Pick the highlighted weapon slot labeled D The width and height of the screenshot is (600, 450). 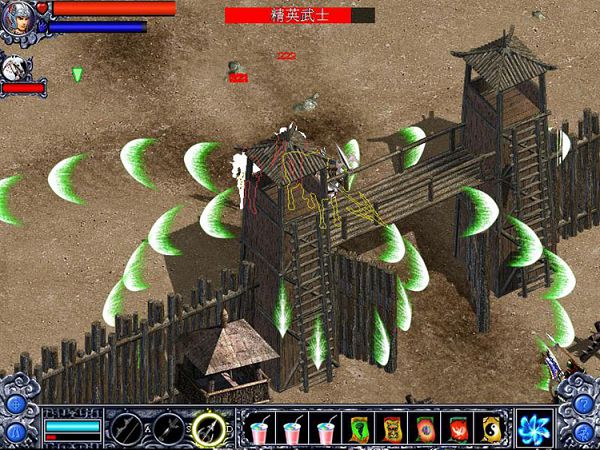click(210, 428)
